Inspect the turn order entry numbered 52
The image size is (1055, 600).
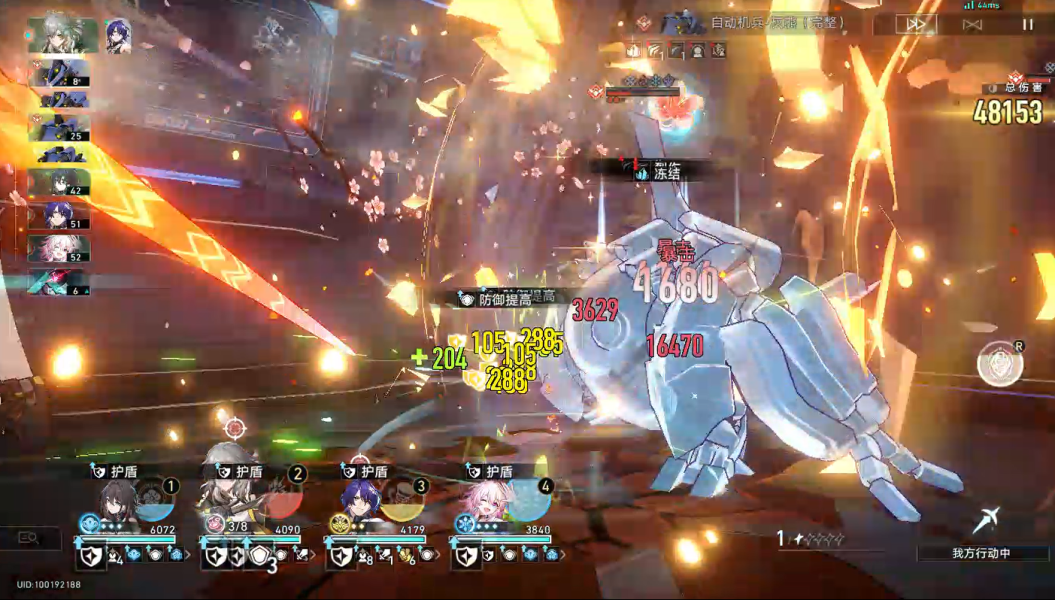tap(58, 248)
